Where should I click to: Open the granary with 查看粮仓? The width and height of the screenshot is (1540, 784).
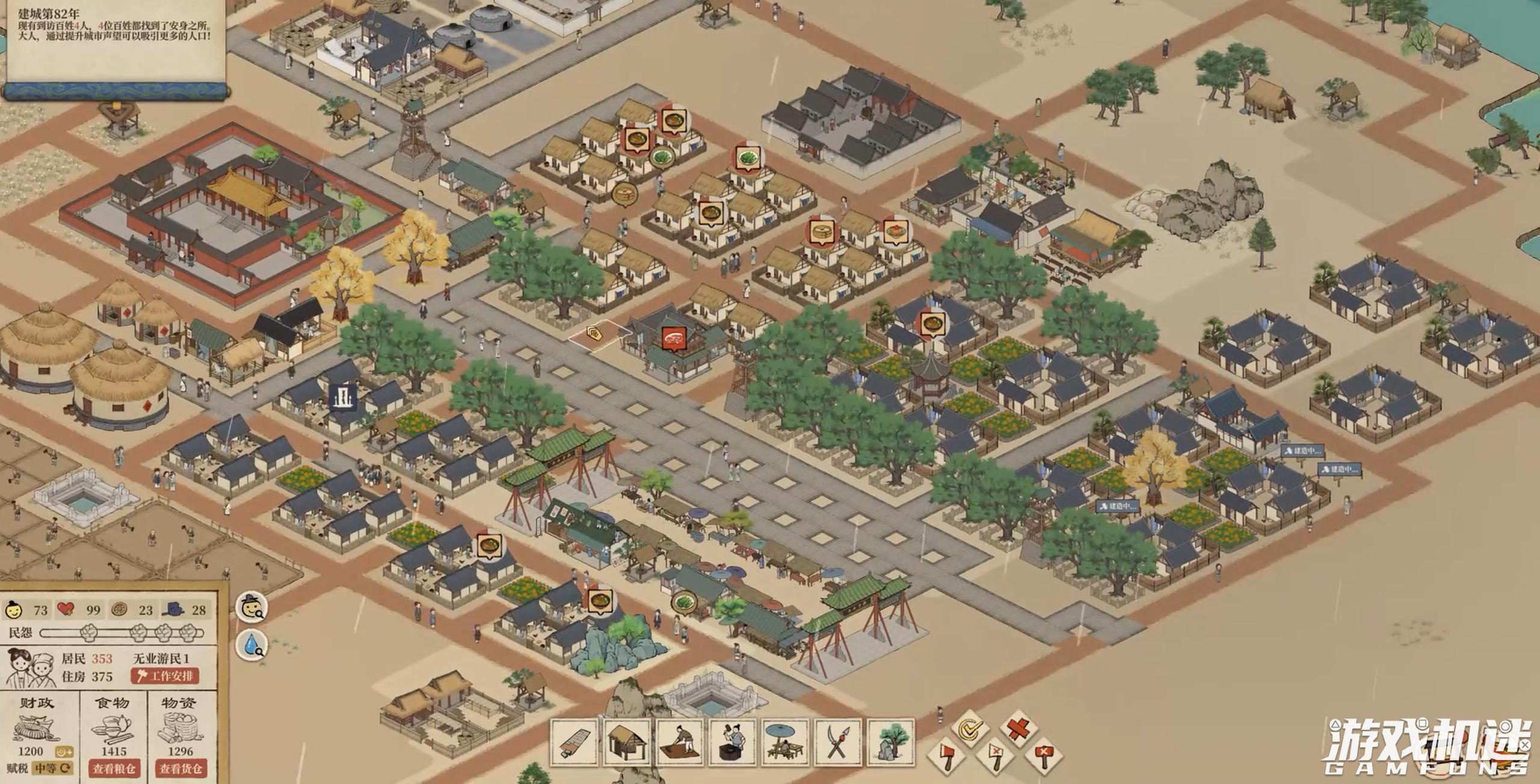(x=114, y=768)
